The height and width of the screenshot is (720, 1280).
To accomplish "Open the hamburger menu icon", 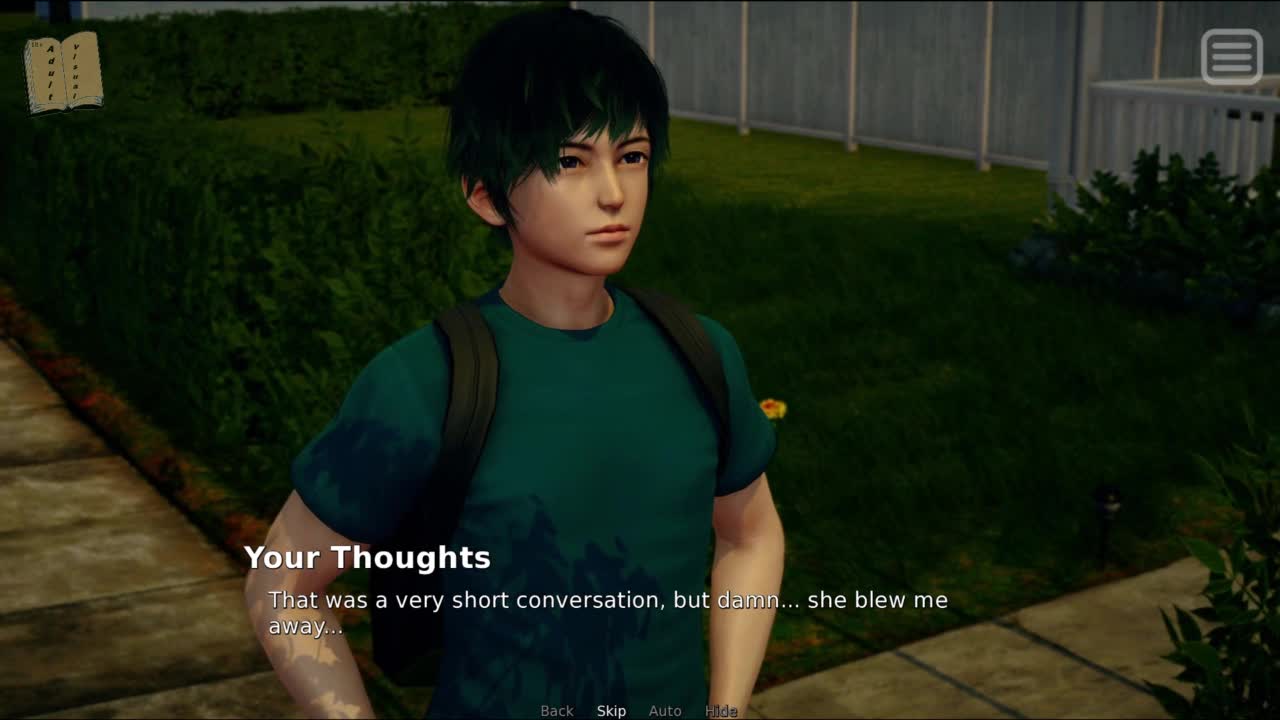I will coord(1231,57).
